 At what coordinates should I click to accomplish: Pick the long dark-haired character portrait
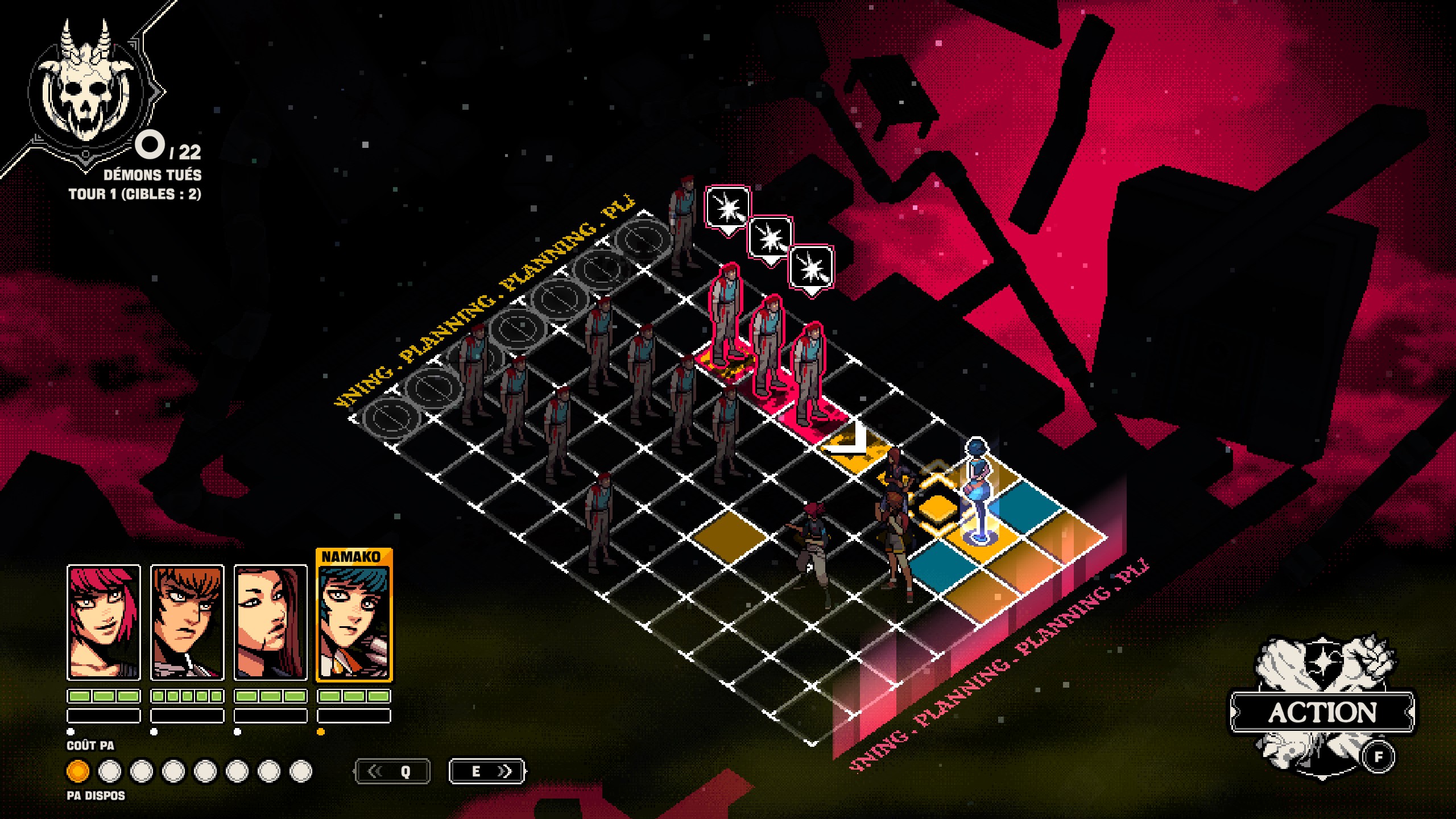pyautogui.click(x=271, y=622)
